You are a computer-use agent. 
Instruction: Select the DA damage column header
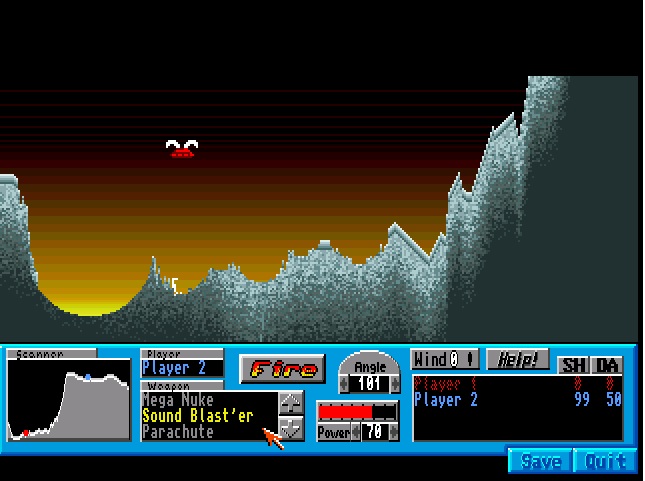pyautogui.click(x=608, y=365)
